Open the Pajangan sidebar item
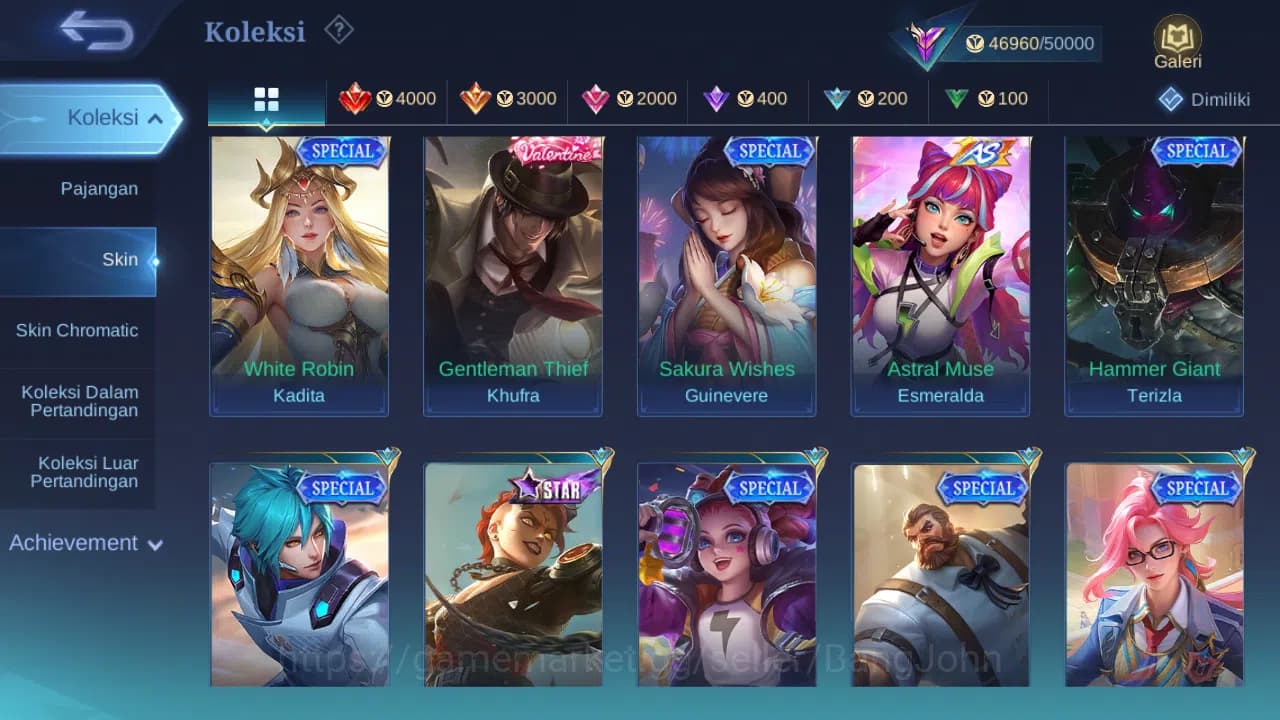This screenshot has height=720, width=1280. (x=100, y=188)
